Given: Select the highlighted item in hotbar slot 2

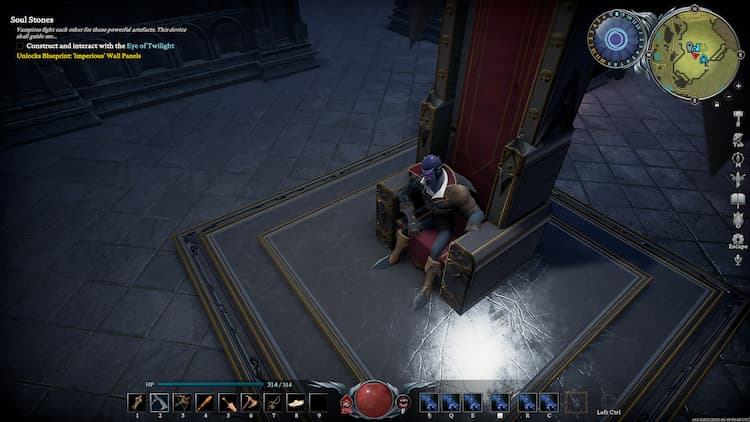Looking at the screenshot, I should tap(159, 403).
